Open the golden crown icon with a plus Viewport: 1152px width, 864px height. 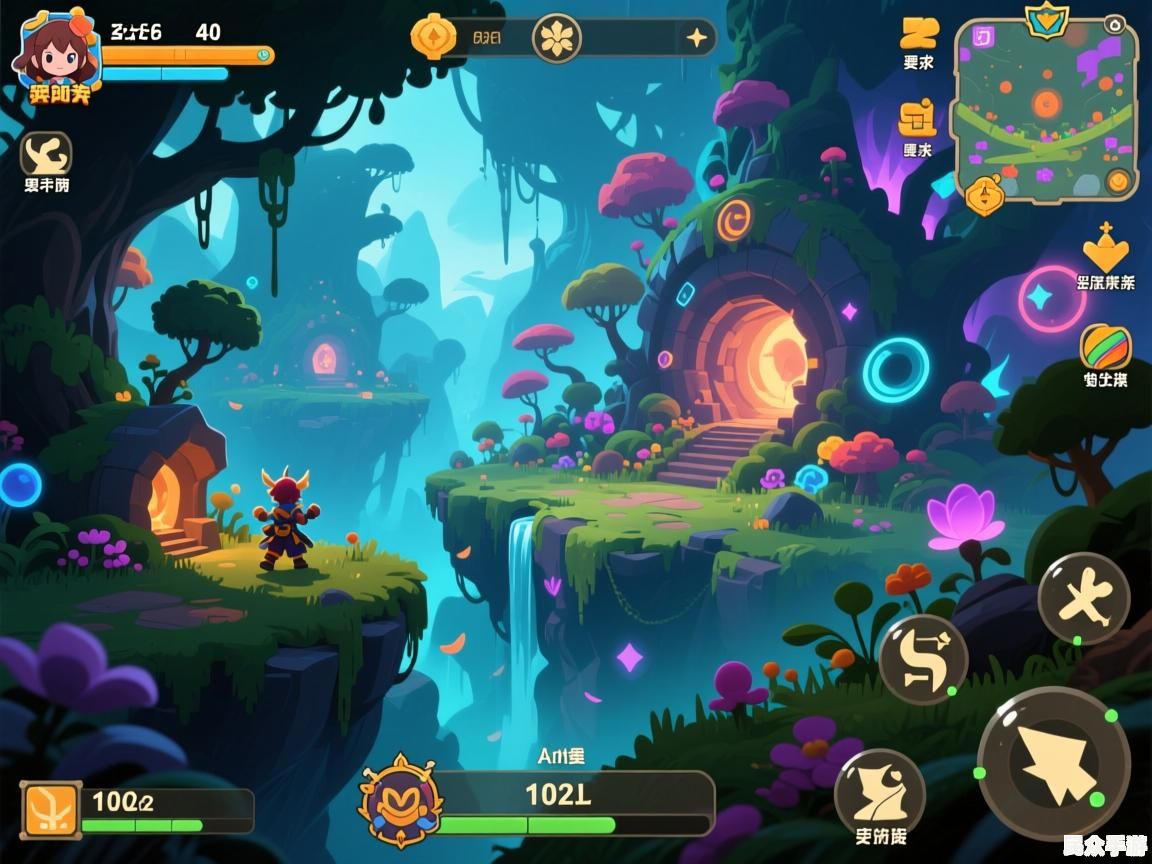[x=1105, y=247]
